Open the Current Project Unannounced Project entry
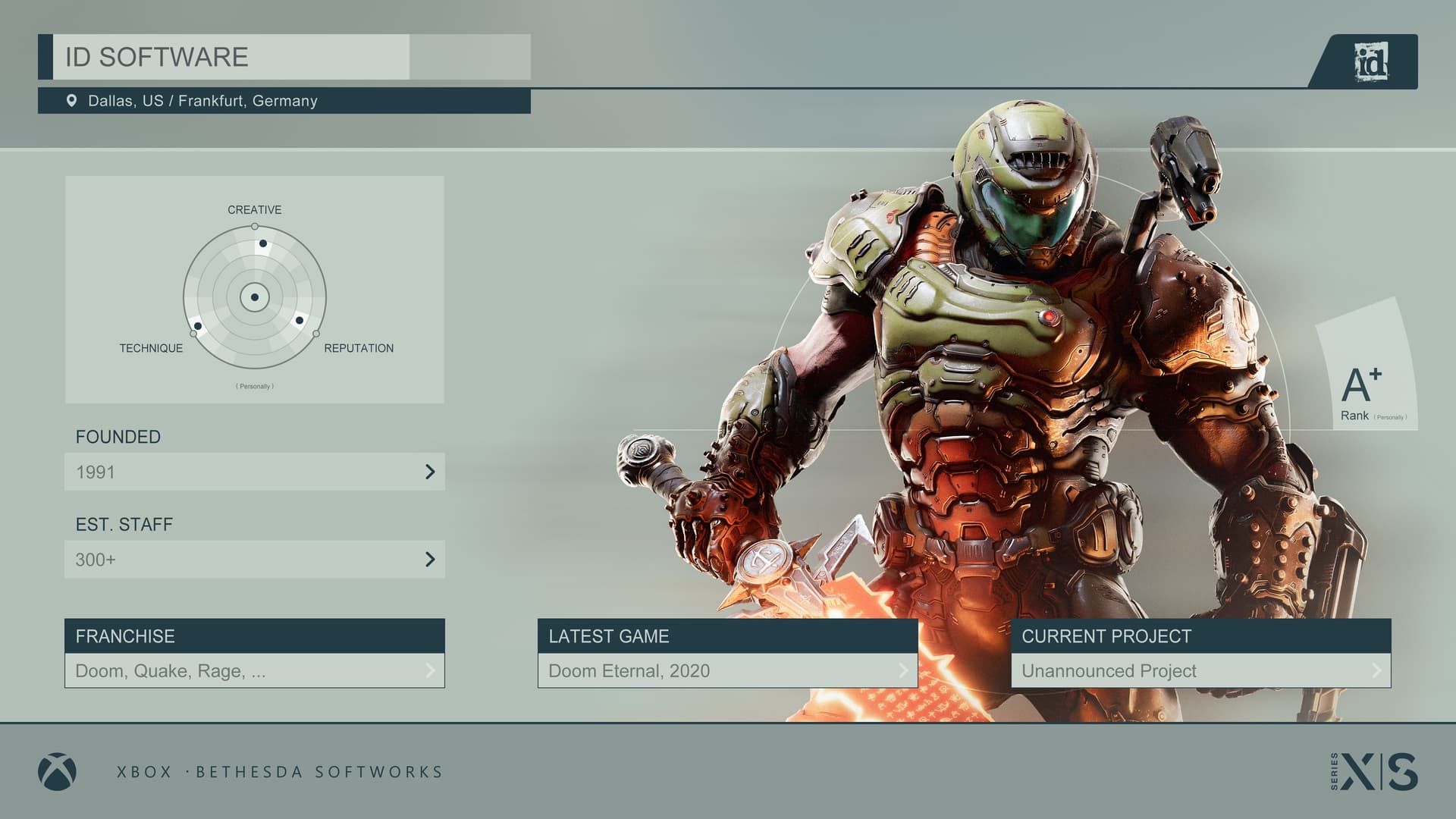This screenshot has width=1456, height=819. (1200, 670)
